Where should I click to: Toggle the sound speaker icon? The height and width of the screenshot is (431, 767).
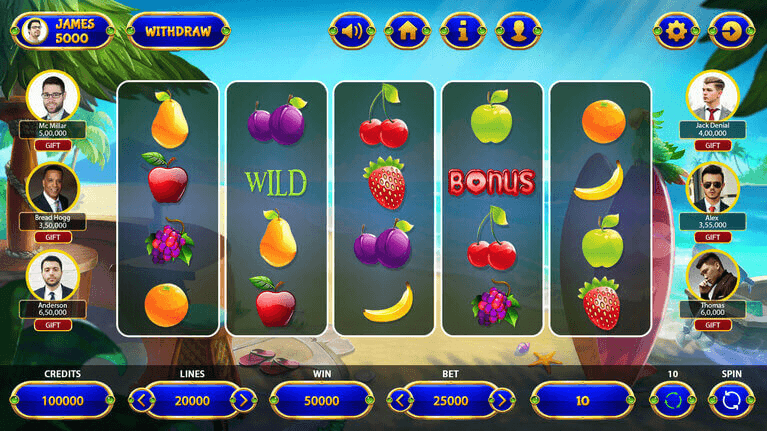(350, 31)
